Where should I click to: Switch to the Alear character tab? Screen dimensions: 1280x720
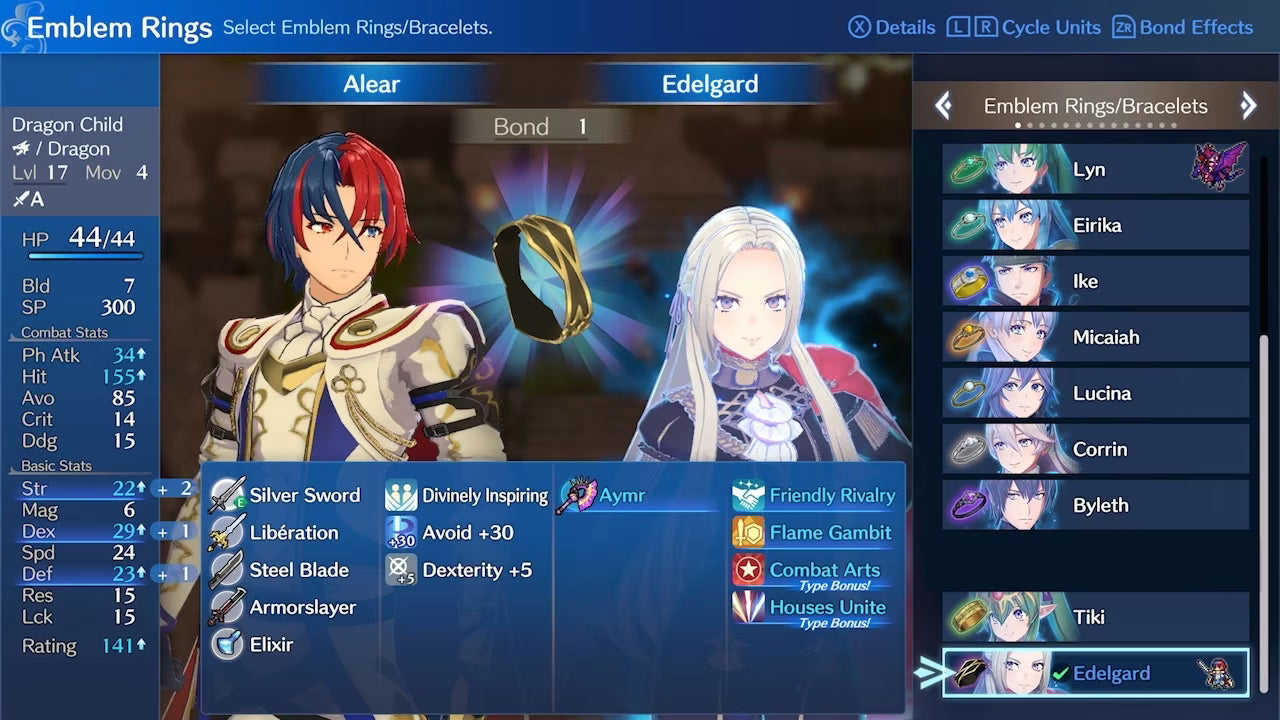coord(370,84)
